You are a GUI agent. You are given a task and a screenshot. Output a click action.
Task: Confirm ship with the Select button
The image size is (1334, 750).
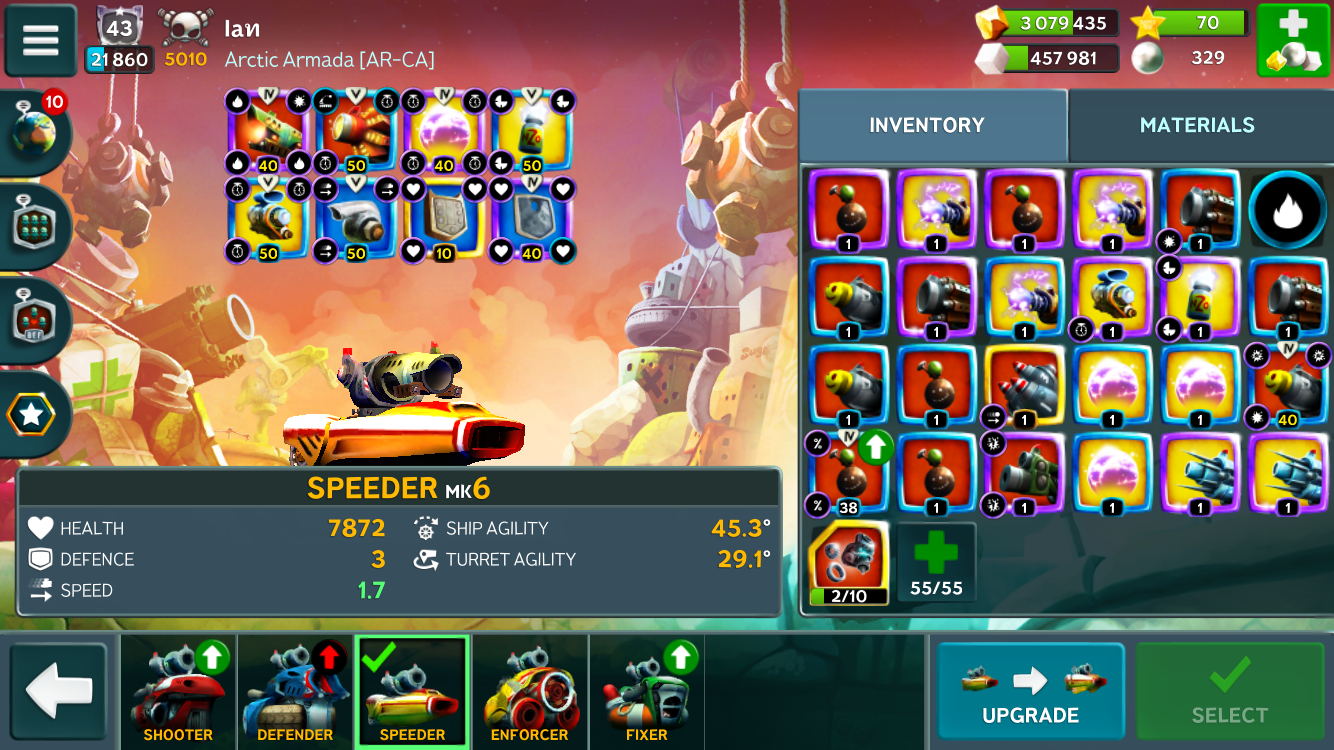(x=1229, y=690)
